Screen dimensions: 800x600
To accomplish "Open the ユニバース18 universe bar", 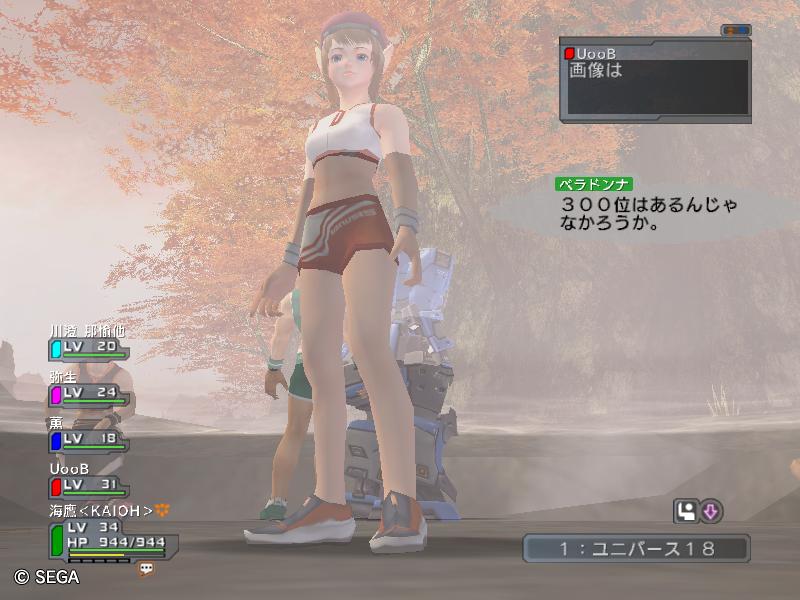I will coord(636,548).
